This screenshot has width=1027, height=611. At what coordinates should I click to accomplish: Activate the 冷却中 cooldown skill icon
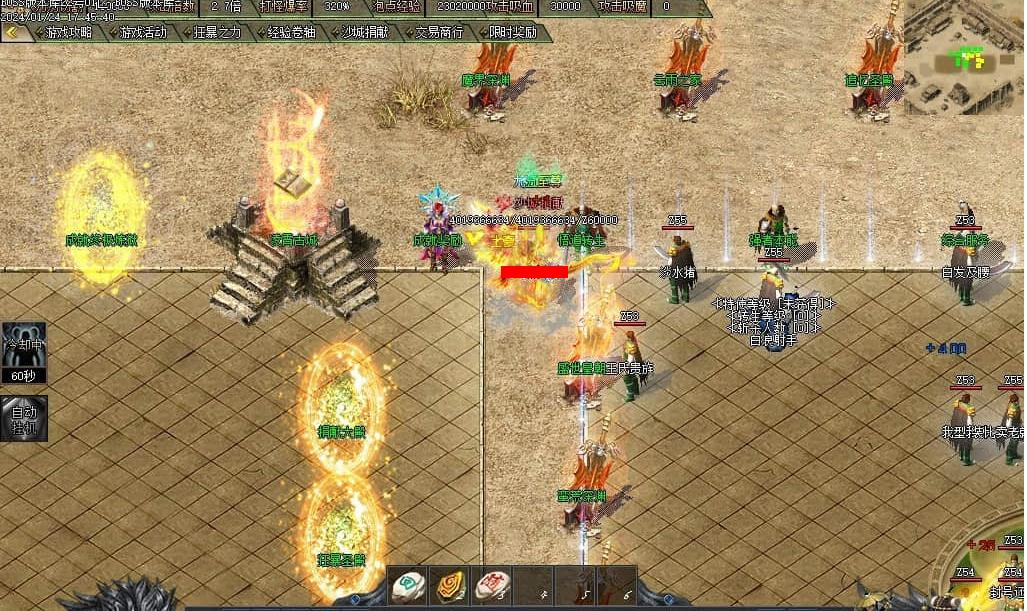click(23, 350)
